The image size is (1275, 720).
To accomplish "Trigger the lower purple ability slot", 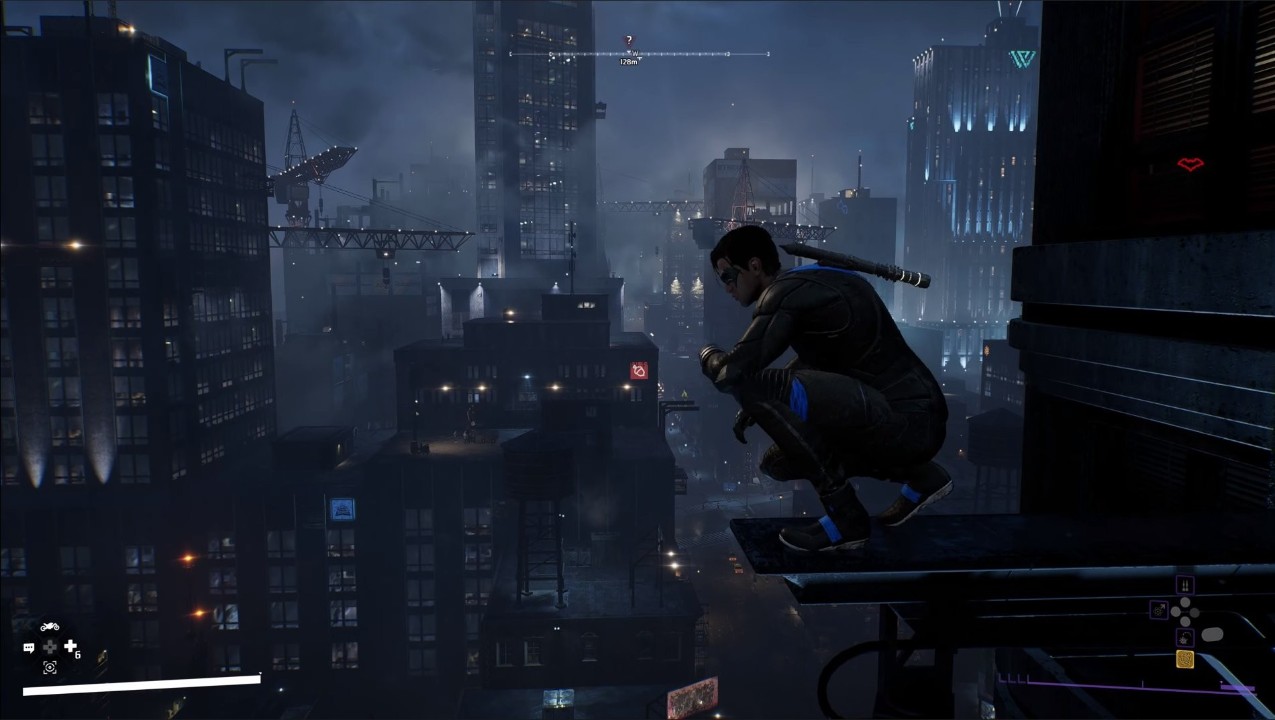I will click(1185, 637).
